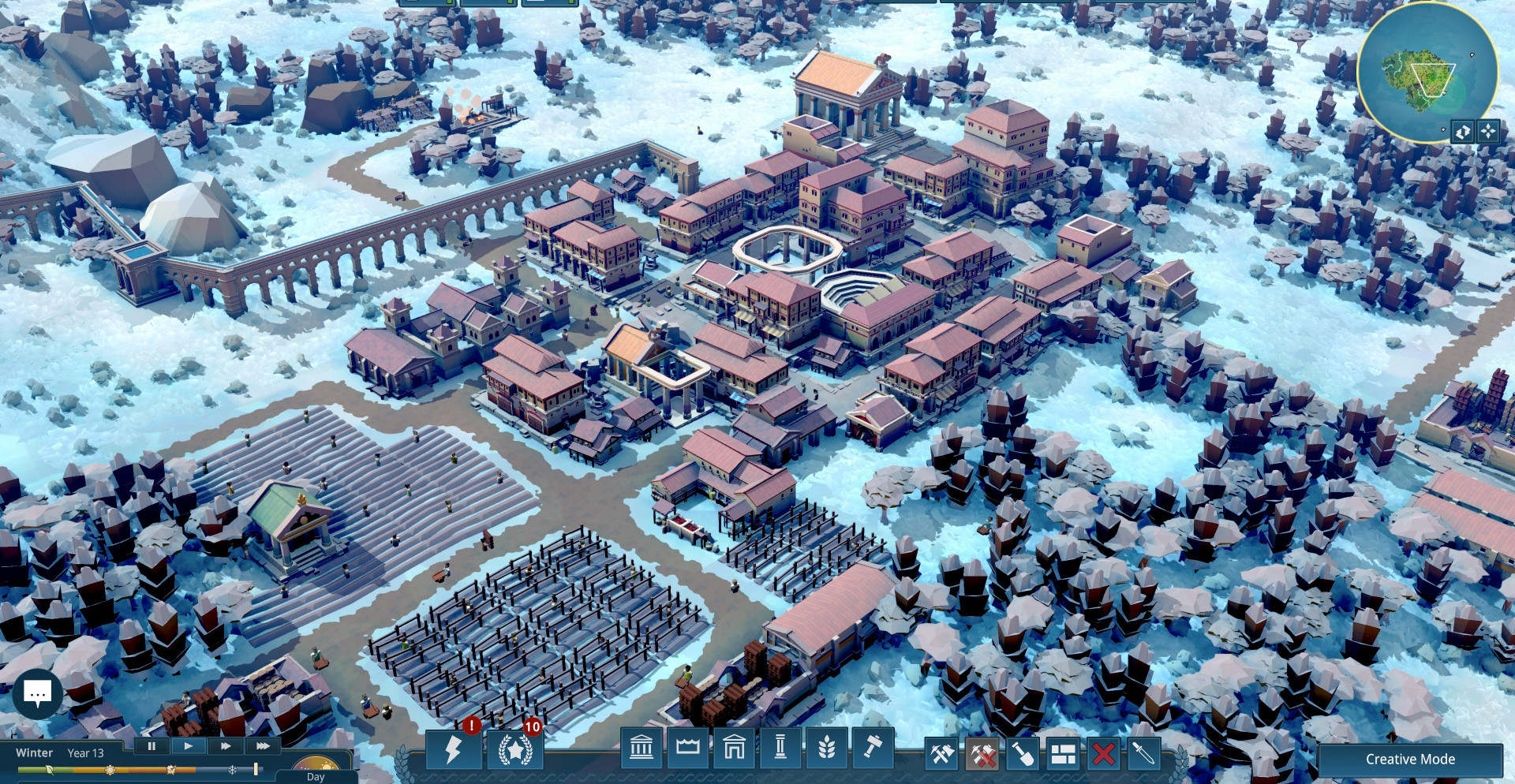
Task: Select the red X demolish tool
Action: click(x=1103, y=755)
